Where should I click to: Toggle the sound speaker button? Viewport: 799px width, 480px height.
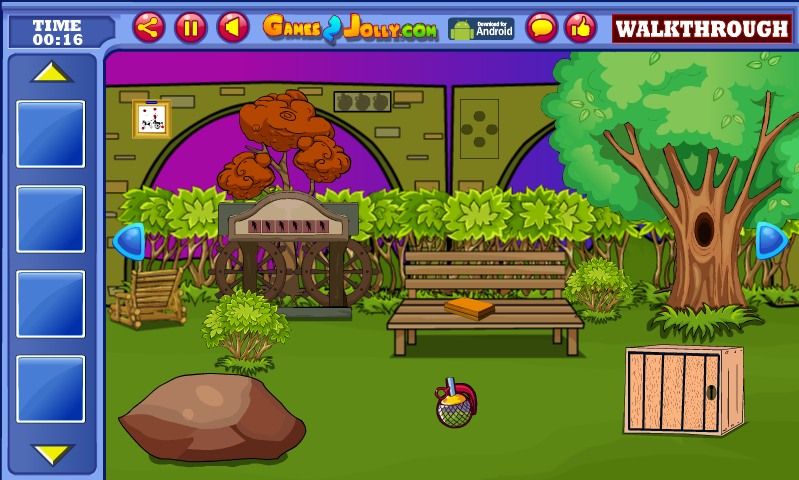233,27
